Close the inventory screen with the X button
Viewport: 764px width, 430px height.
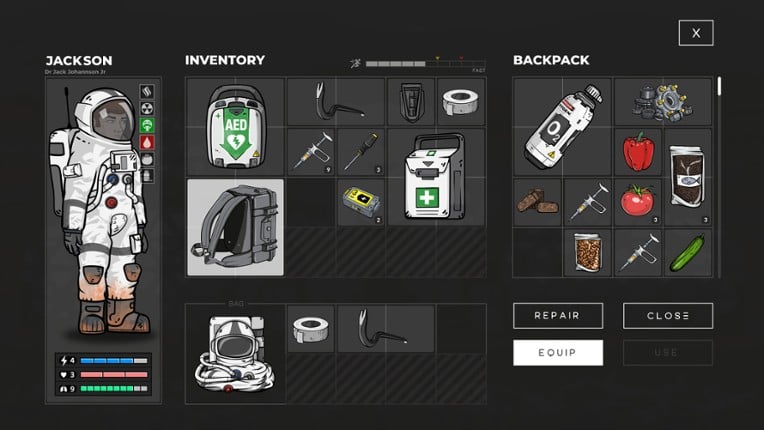pyautogui.click(x=695, y=33)
